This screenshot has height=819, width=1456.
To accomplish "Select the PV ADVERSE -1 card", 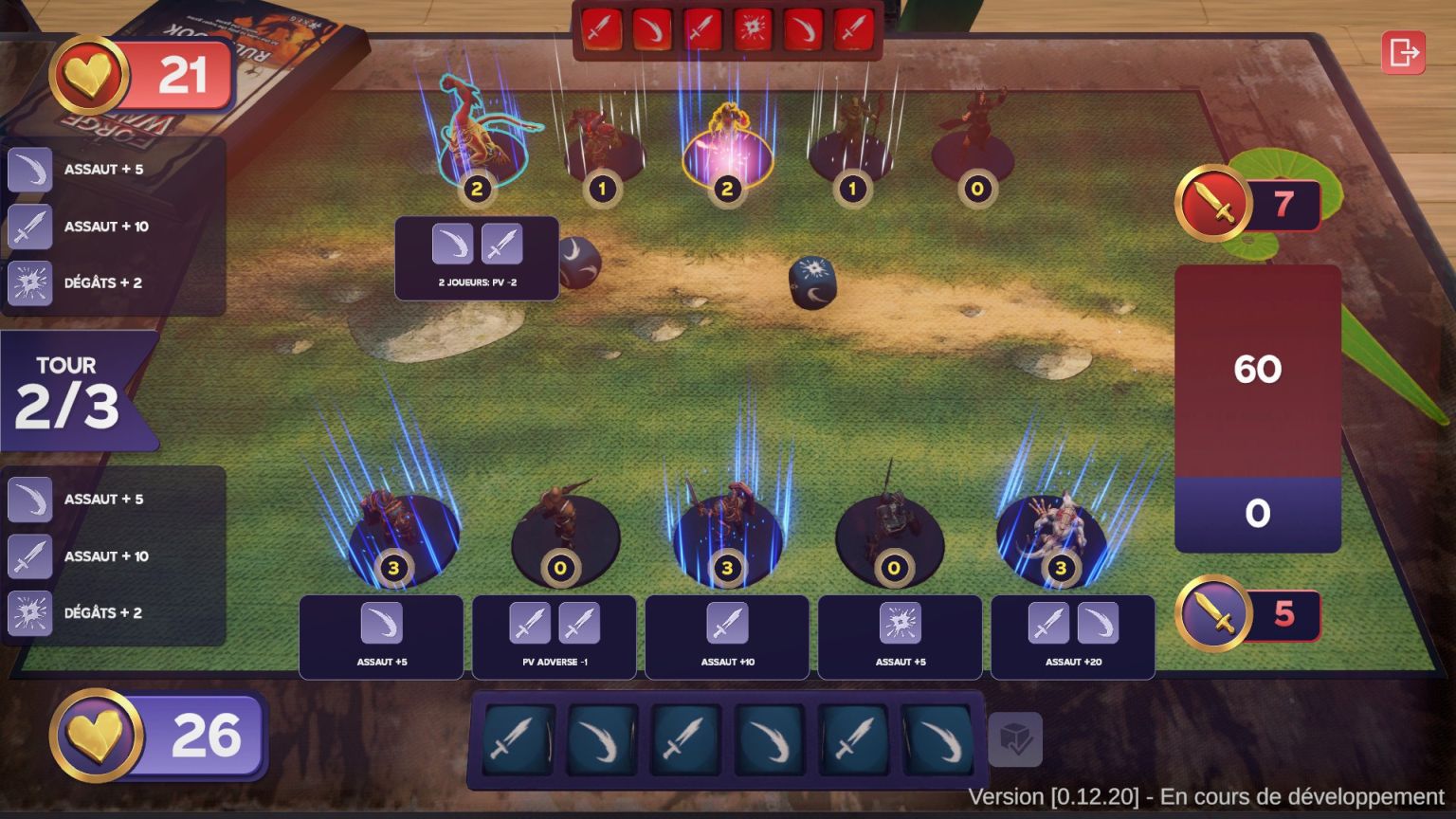I will pos(555,637).
